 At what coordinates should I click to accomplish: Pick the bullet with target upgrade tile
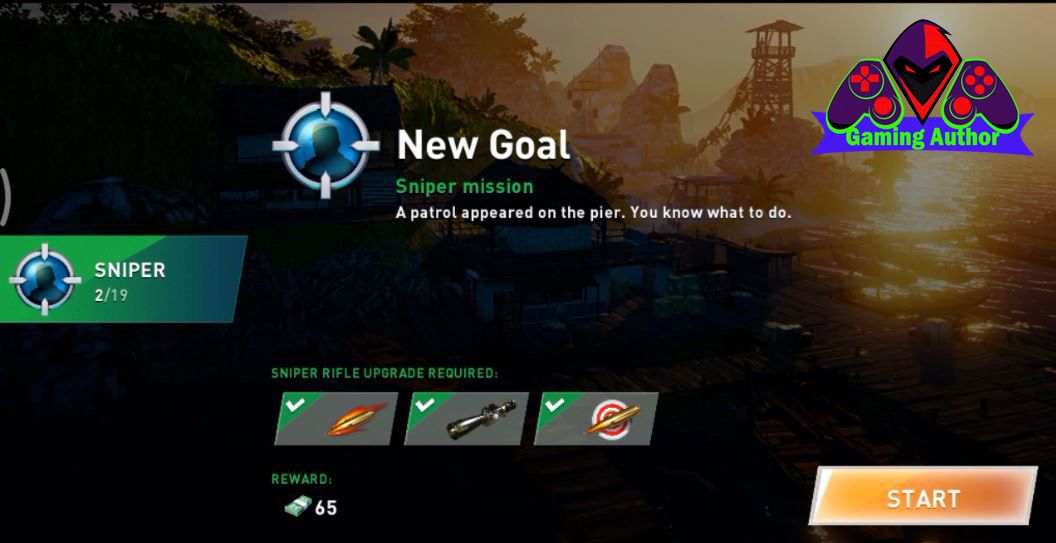coord(597,418)
